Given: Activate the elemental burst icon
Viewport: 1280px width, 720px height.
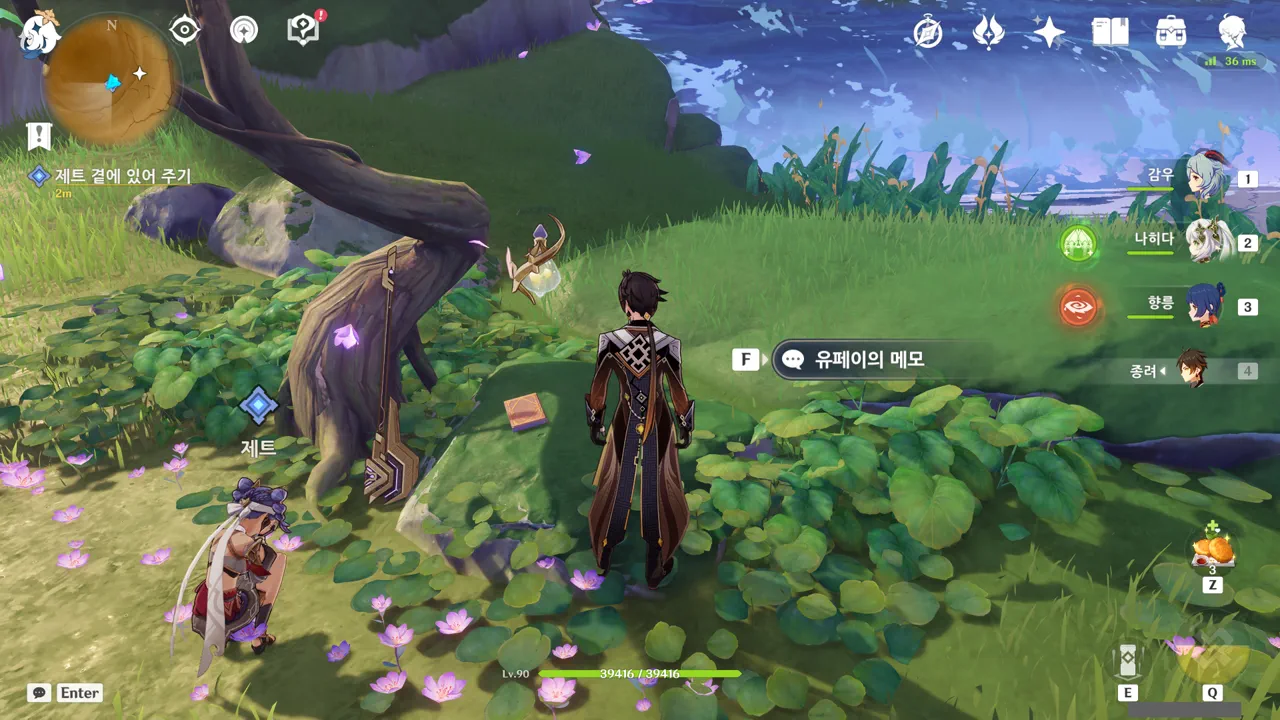Looking at the screenshot, I should pyautogui.click(x=1212, y=659).
